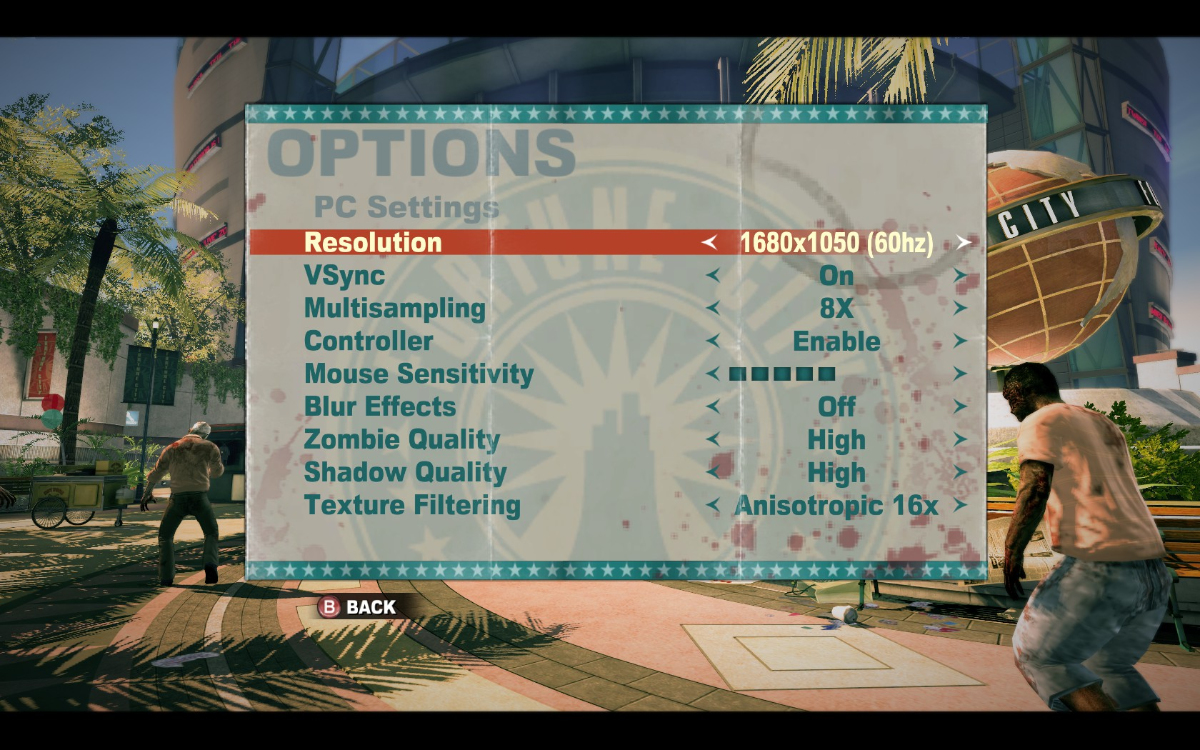Increase resolution with the right arrow
Screen dimensions: 1200x750
coord(963,242)
